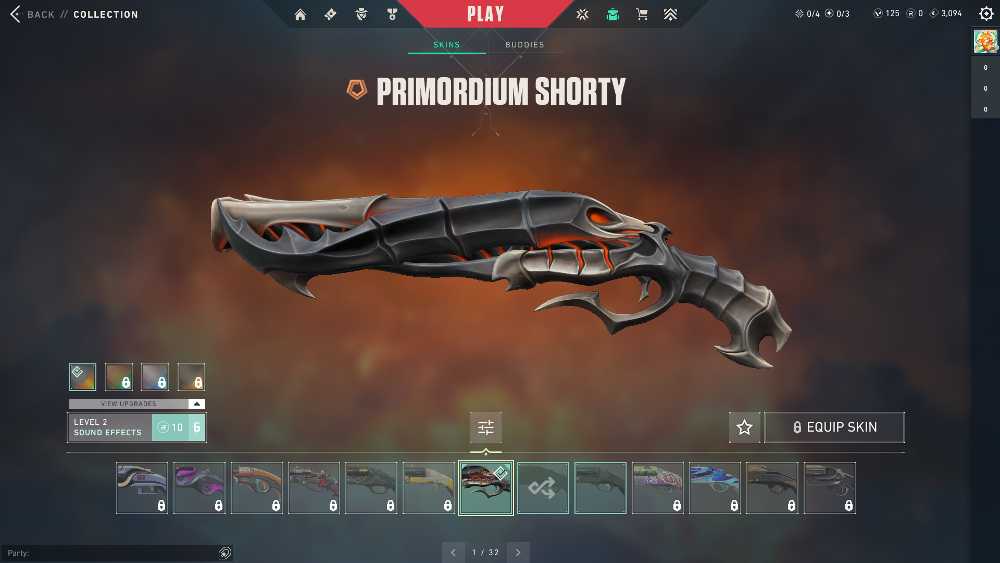Select the orange and white Shorty thumbnail

point(257,488)
